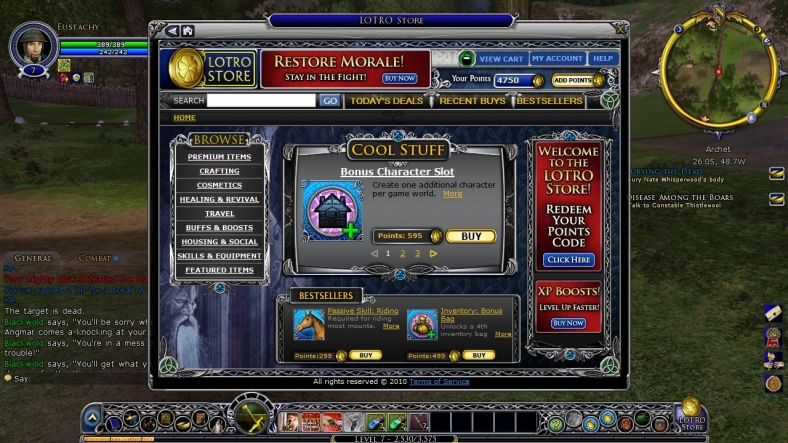Browse the Premium Items category

219,157
